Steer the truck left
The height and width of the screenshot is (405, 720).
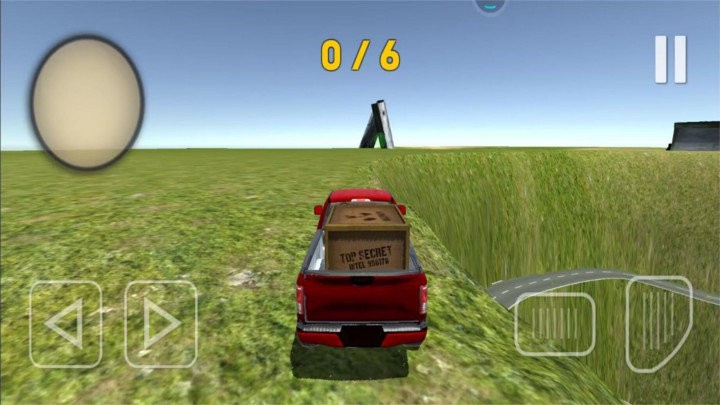(65, 324)
